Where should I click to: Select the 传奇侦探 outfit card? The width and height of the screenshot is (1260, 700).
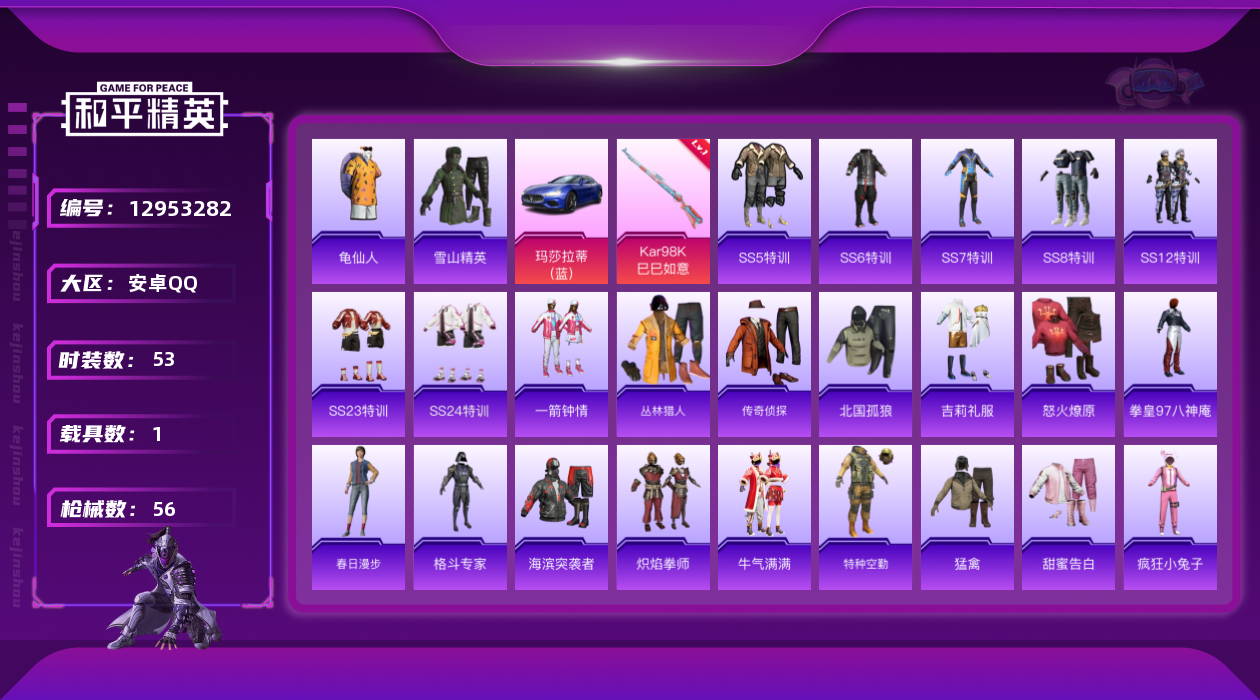[x=764, y=364]
